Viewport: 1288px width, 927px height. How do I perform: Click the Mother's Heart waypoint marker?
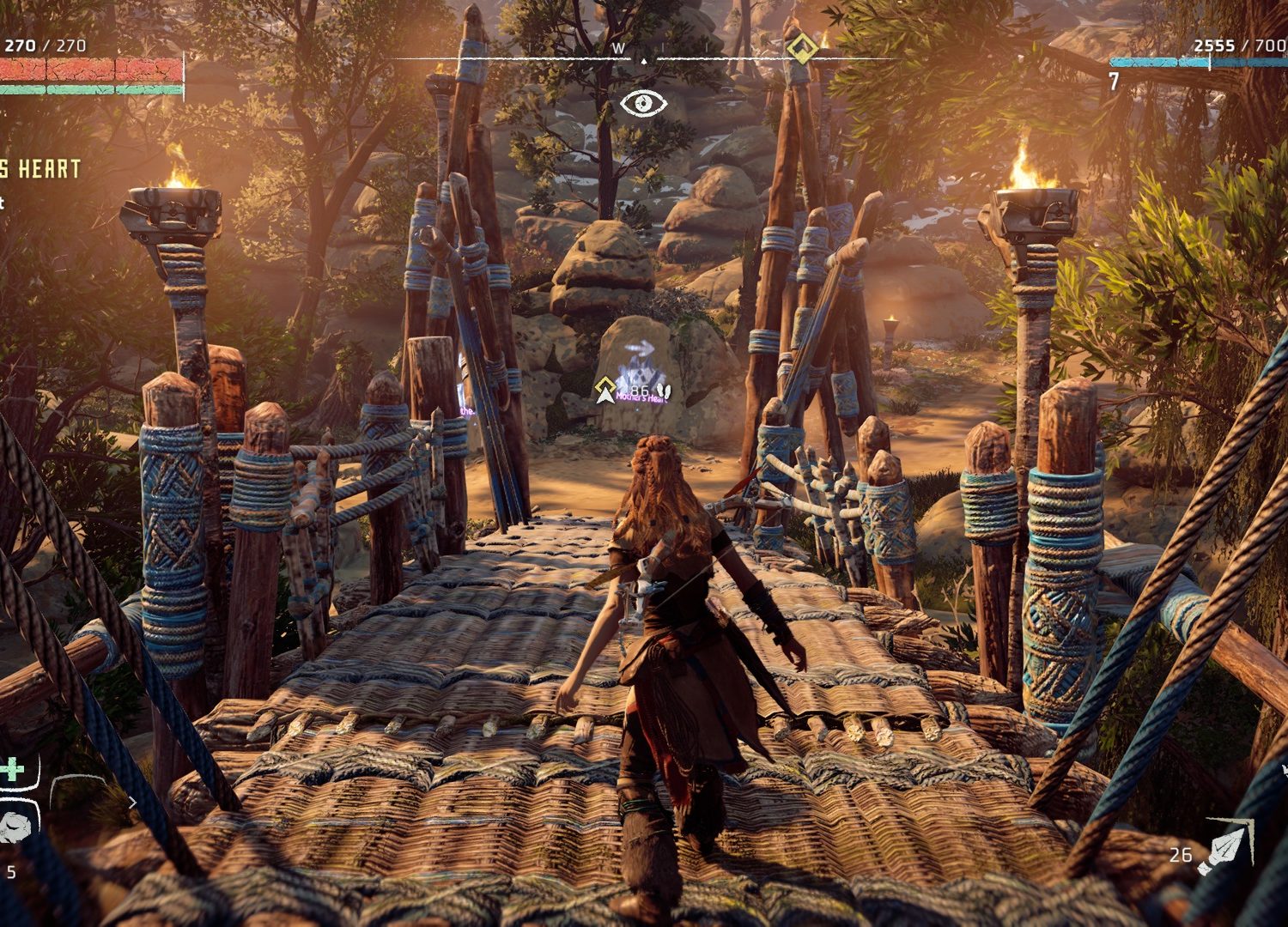point(607,389)
